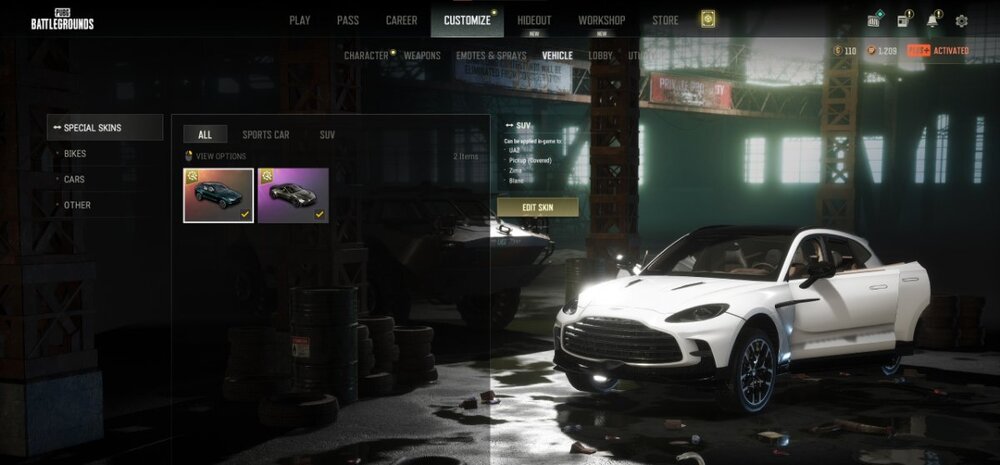Filter skins by Sports Car
Viewport: 1000px width, 465px height.
point(266,134)
